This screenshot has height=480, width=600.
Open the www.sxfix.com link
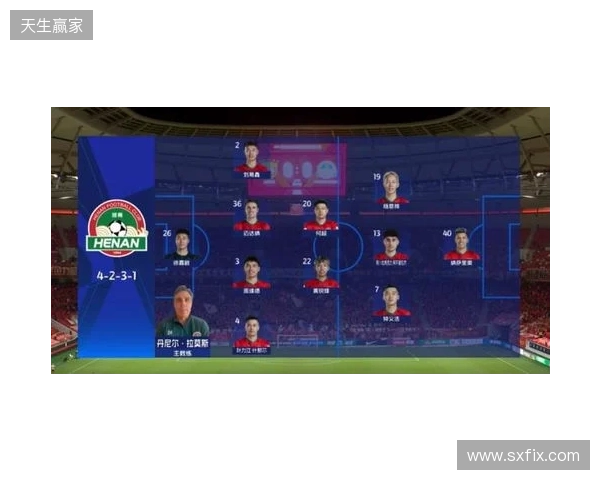click(523, 456)
